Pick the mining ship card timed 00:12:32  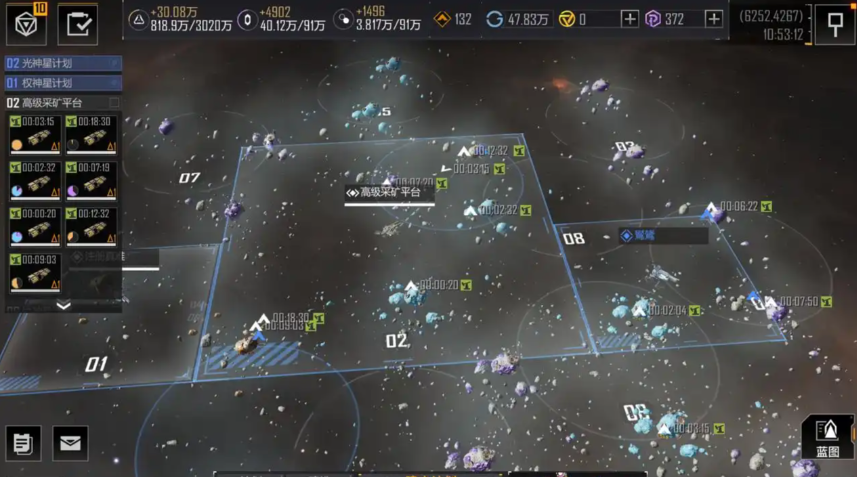pyautogui.click(x=92, y=227)
